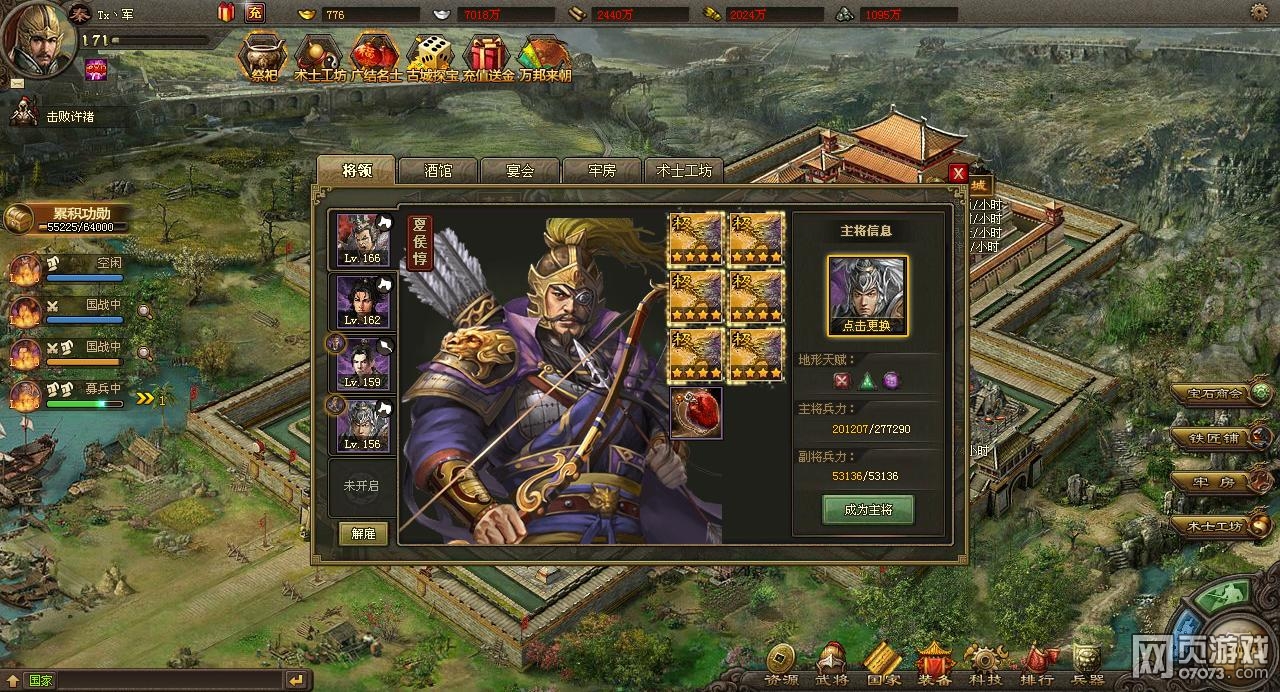
Task: Open the 古城探宝 dice treasure event
Action: (431, 58)
